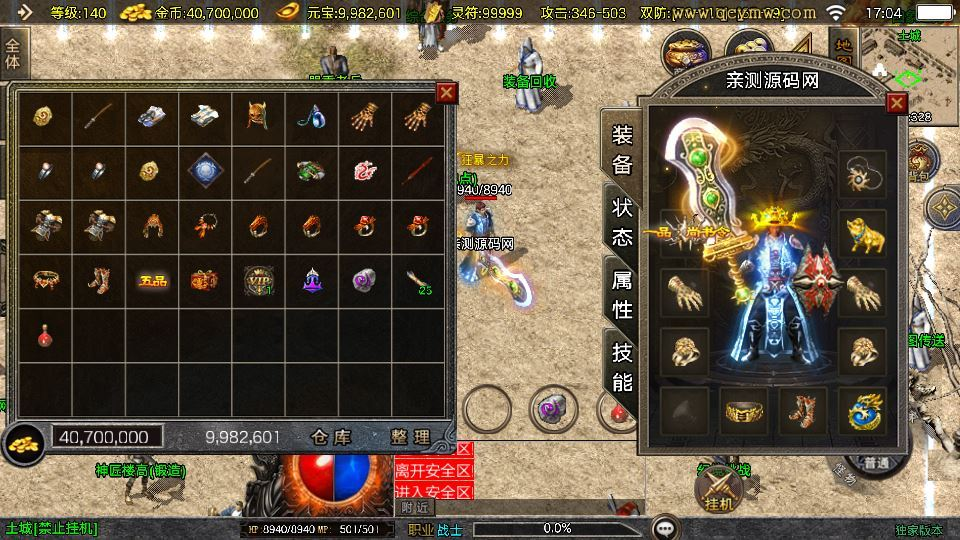Show the 属性 attributes tab

pyautogui.click(x=622, y=294)
